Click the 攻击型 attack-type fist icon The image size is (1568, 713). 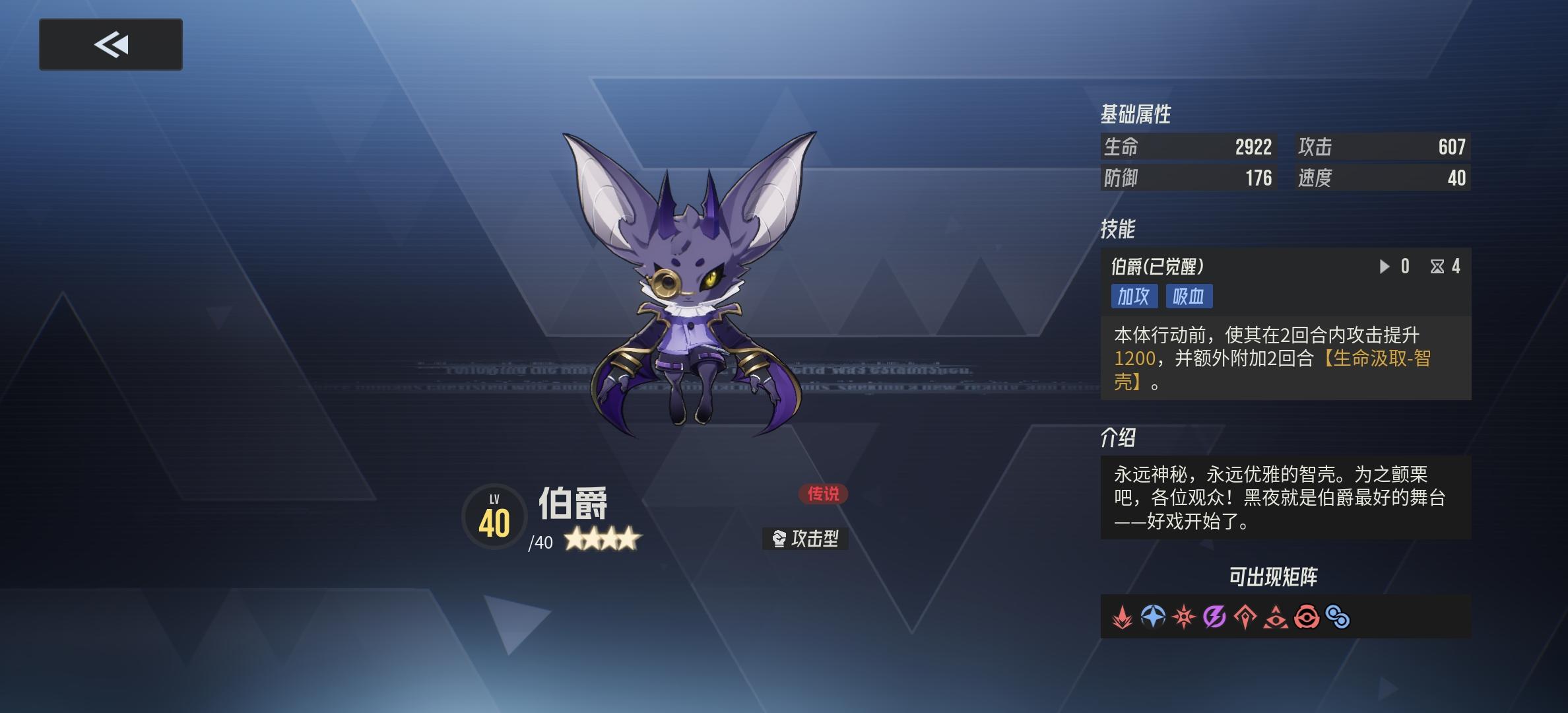[x=779, y=539]
